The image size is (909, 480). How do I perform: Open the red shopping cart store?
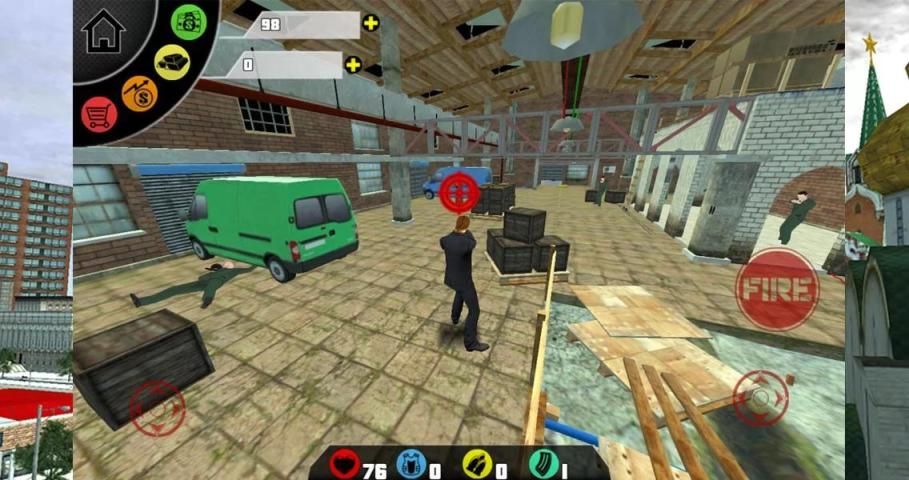[99, 114]
